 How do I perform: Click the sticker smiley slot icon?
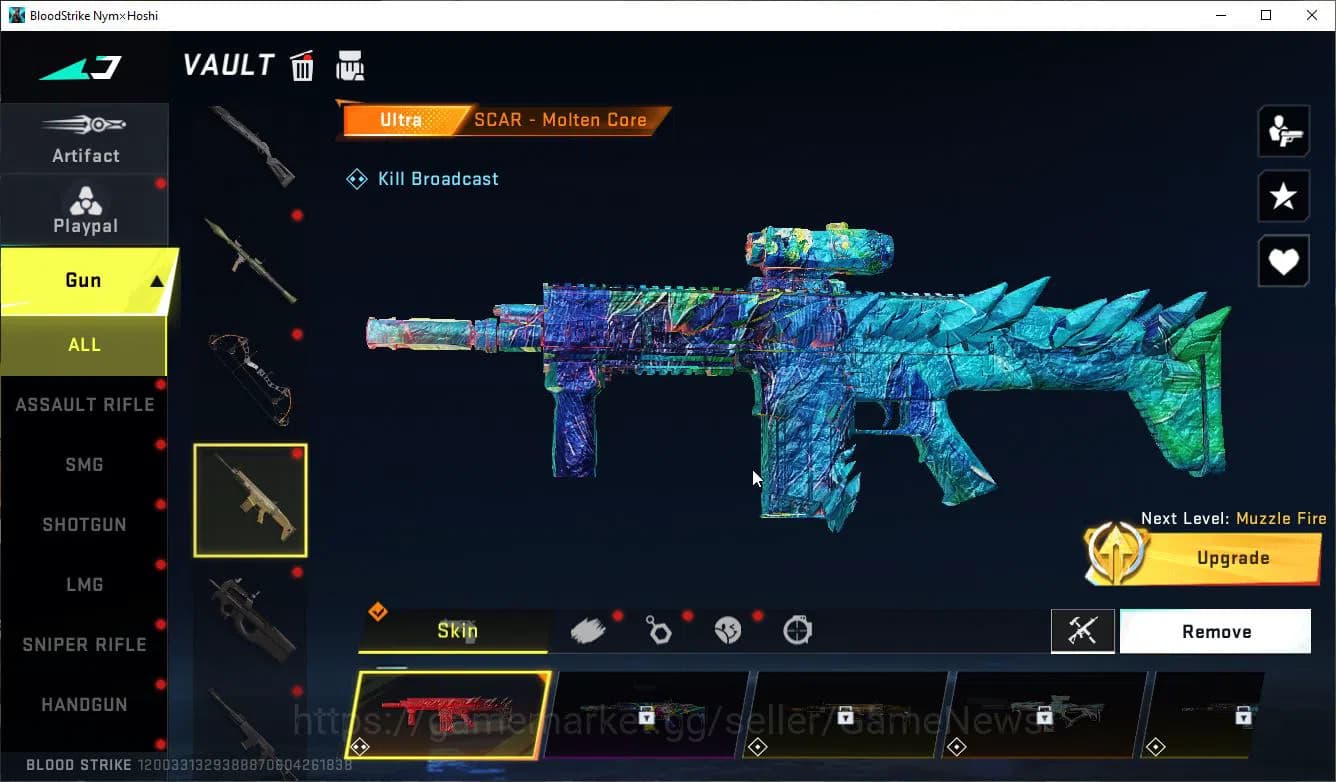point(727,630)
